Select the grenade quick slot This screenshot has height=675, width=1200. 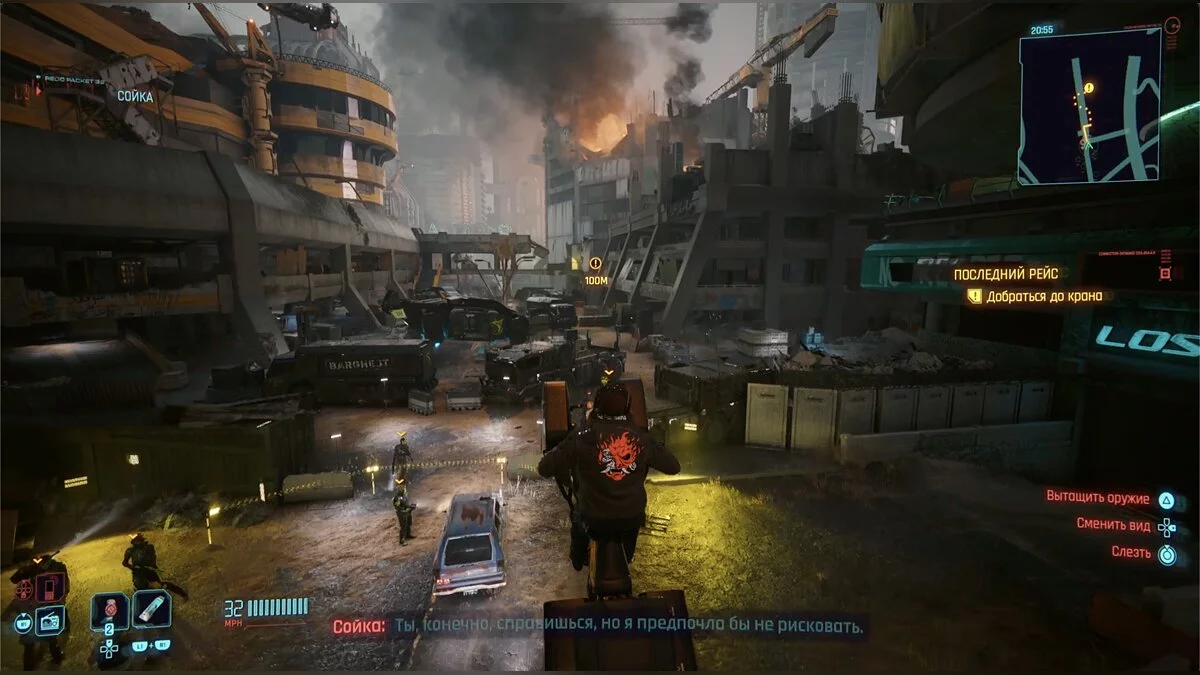tap(109, 610)
